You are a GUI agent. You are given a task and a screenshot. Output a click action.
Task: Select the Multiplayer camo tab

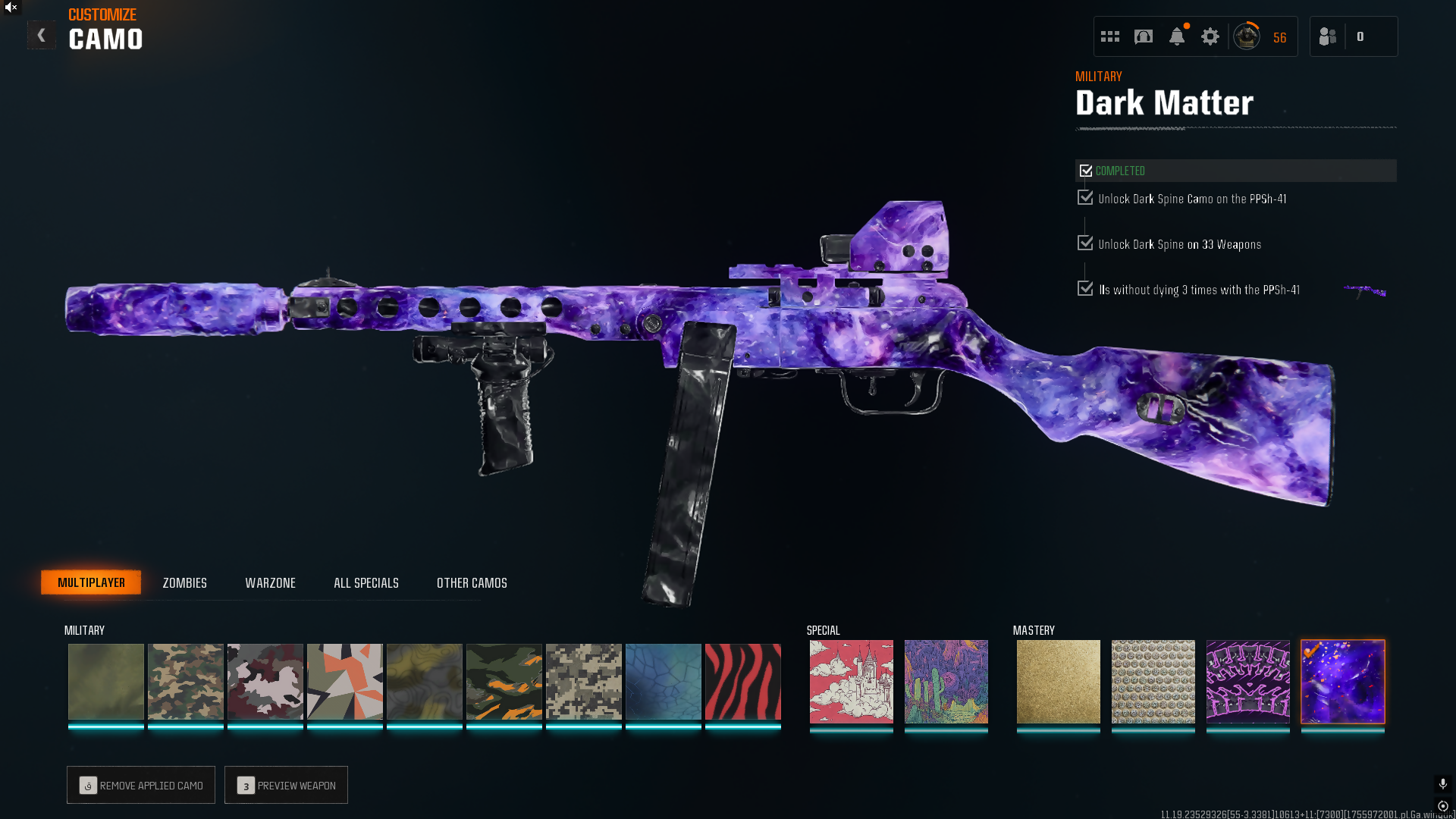coord(91,582)
